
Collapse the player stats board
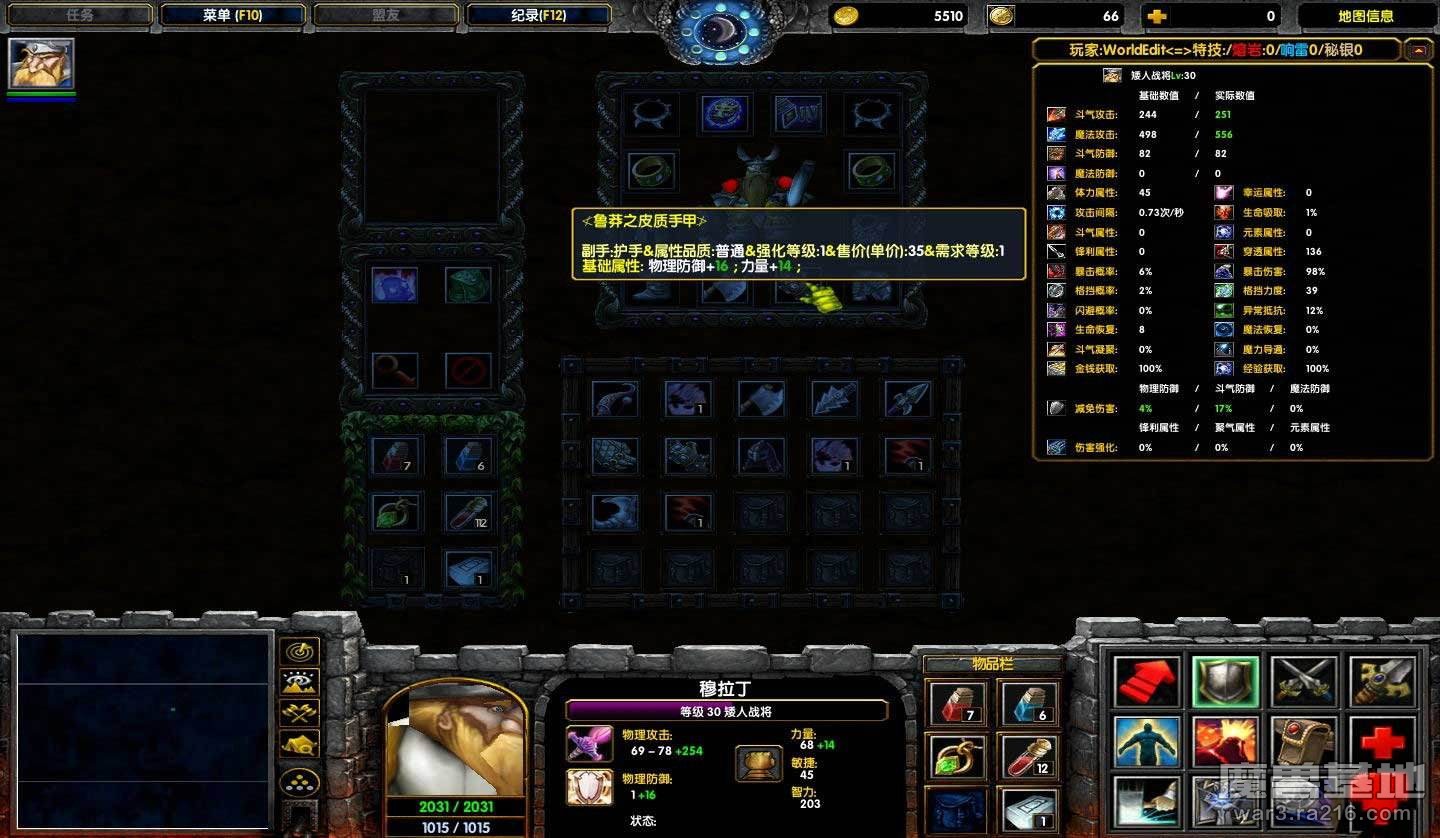pyautogui.click(x=1417, y=49)
